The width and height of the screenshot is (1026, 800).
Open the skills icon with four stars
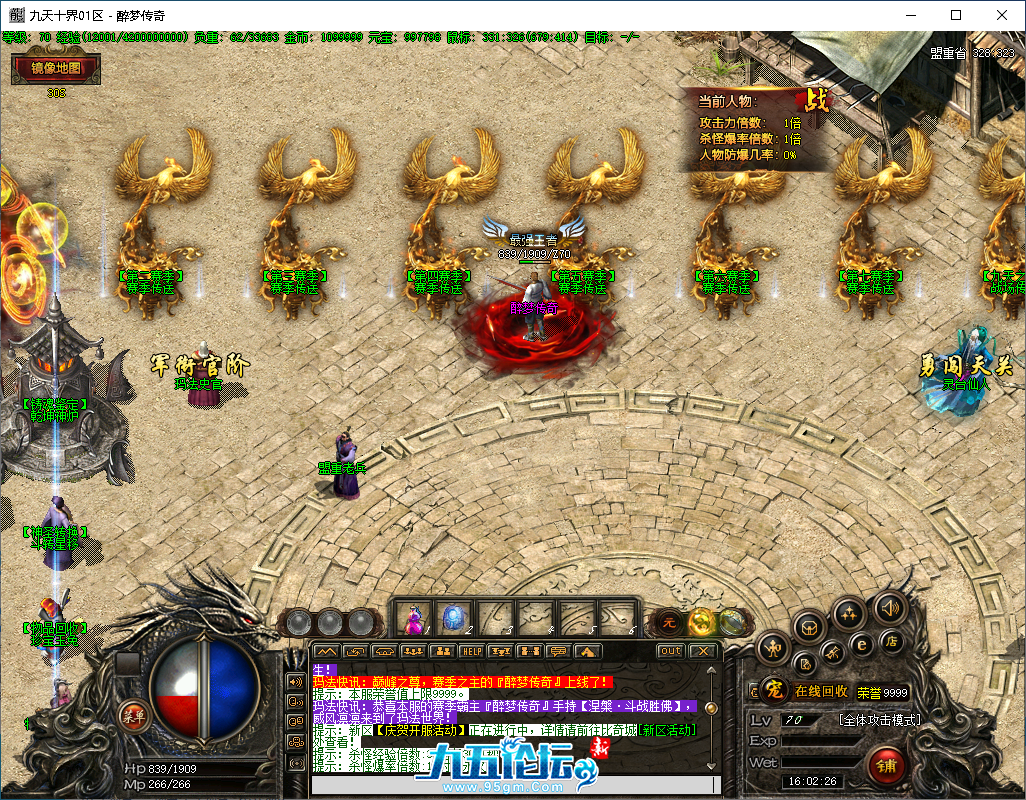coord(849,612)
